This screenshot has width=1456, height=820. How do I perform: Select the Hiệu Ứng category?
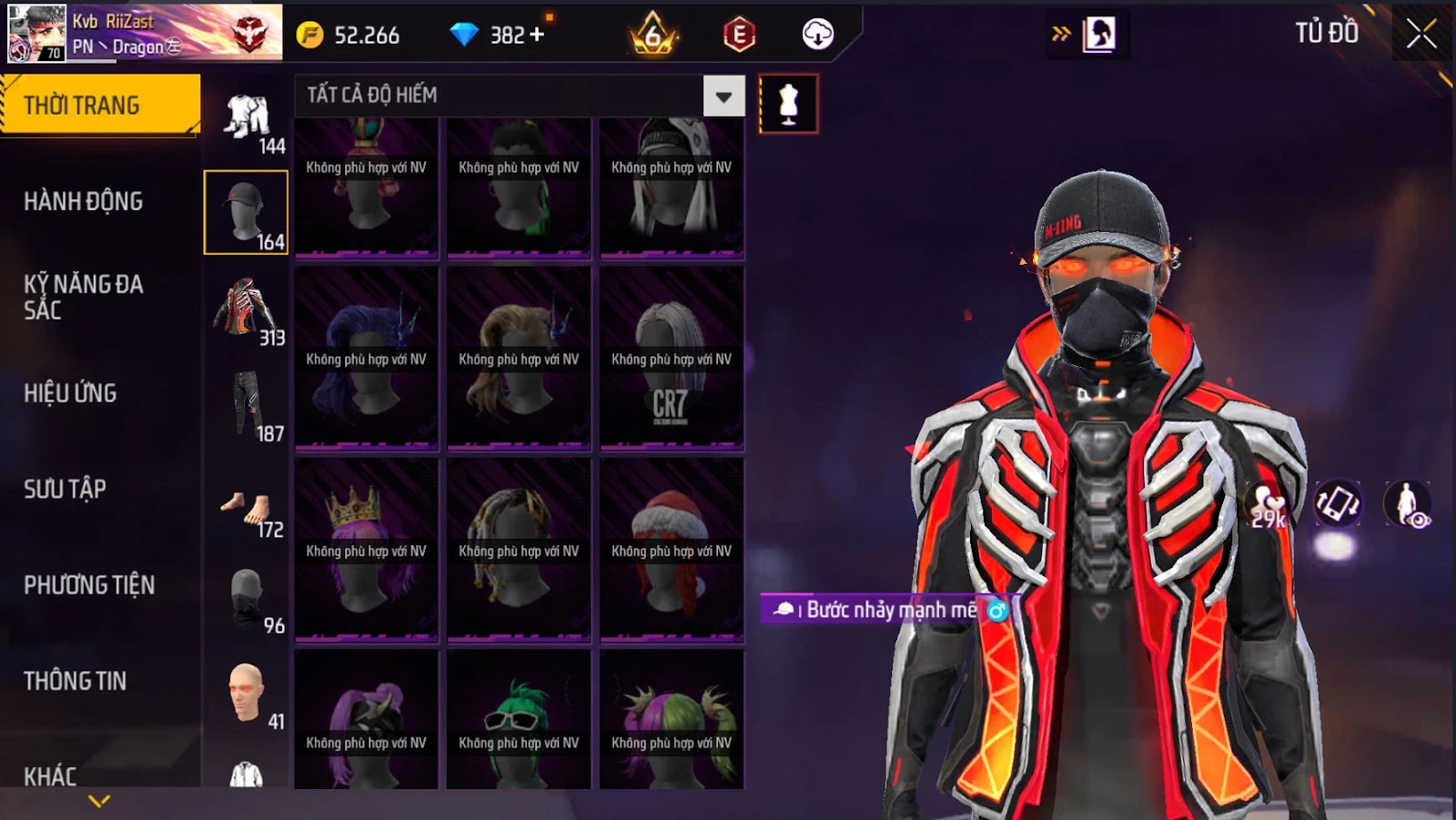(71, 393)
